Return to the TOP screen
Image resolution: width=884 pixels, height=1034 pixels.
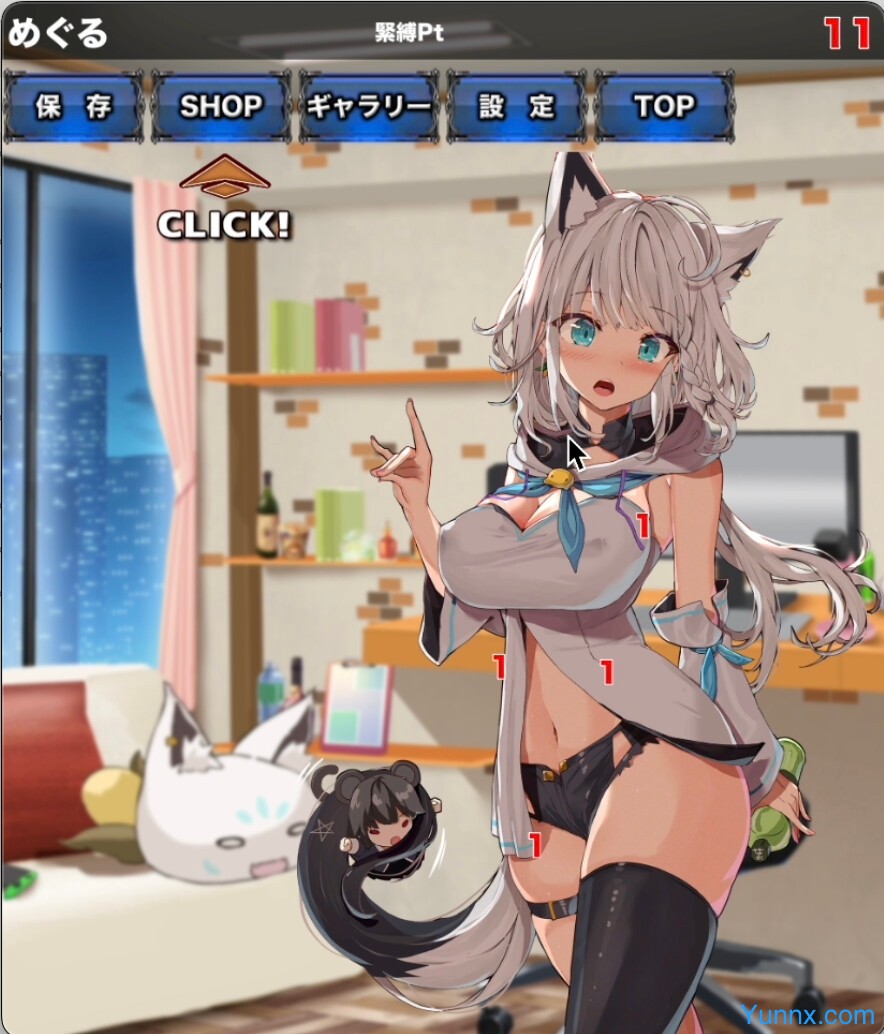tap(664, 107)
